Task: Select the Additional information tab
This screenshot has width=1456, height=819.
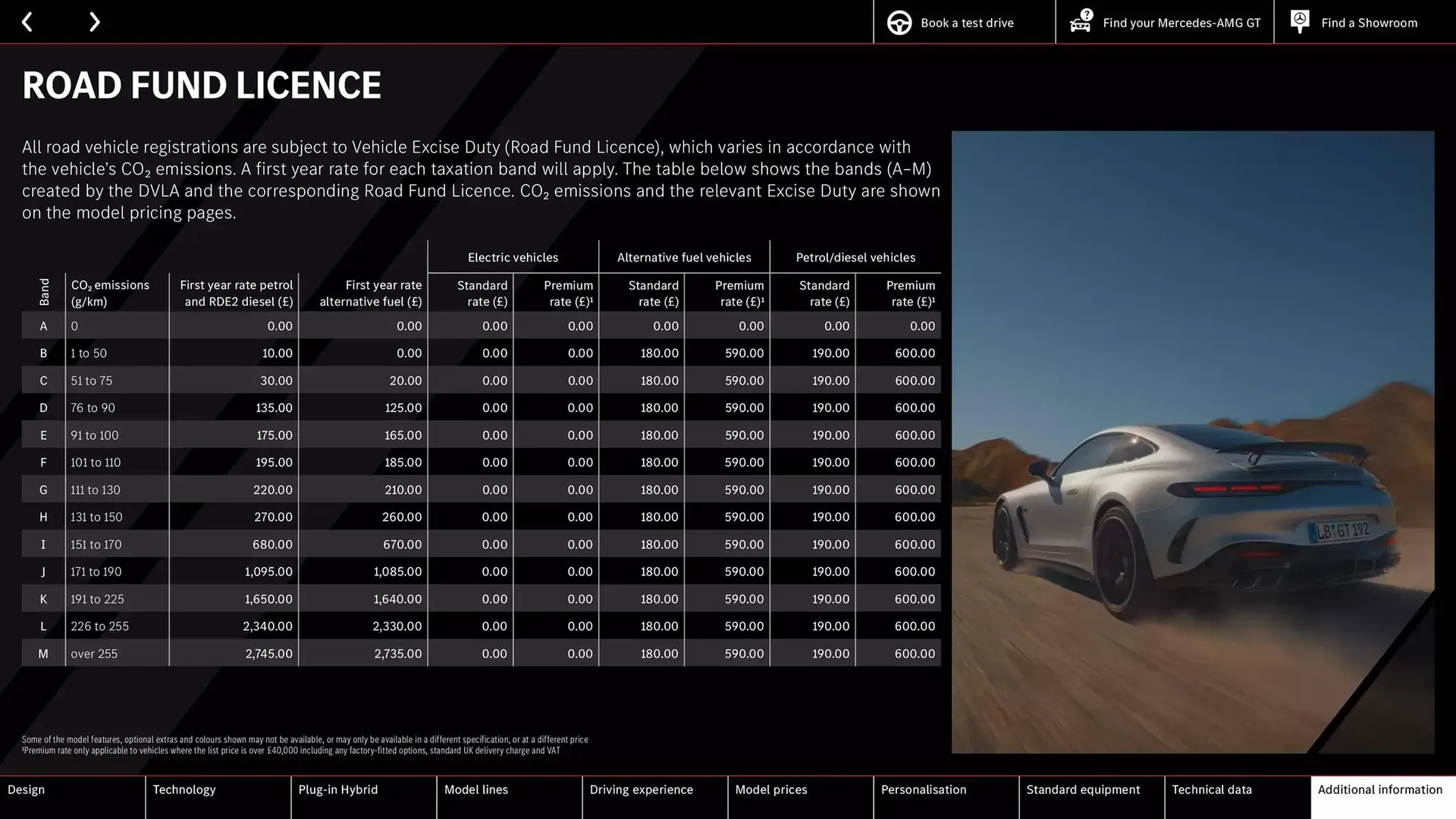Action: 1382,796
